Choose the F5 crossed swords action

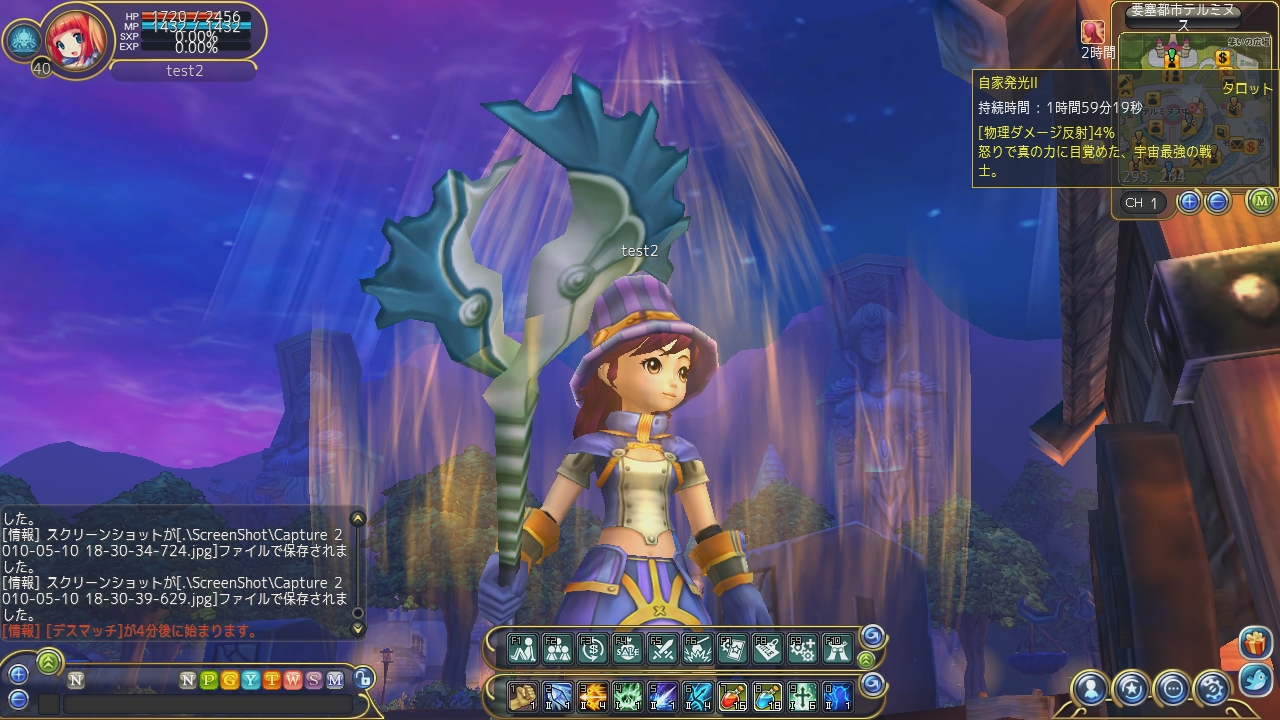click(662, 649)
